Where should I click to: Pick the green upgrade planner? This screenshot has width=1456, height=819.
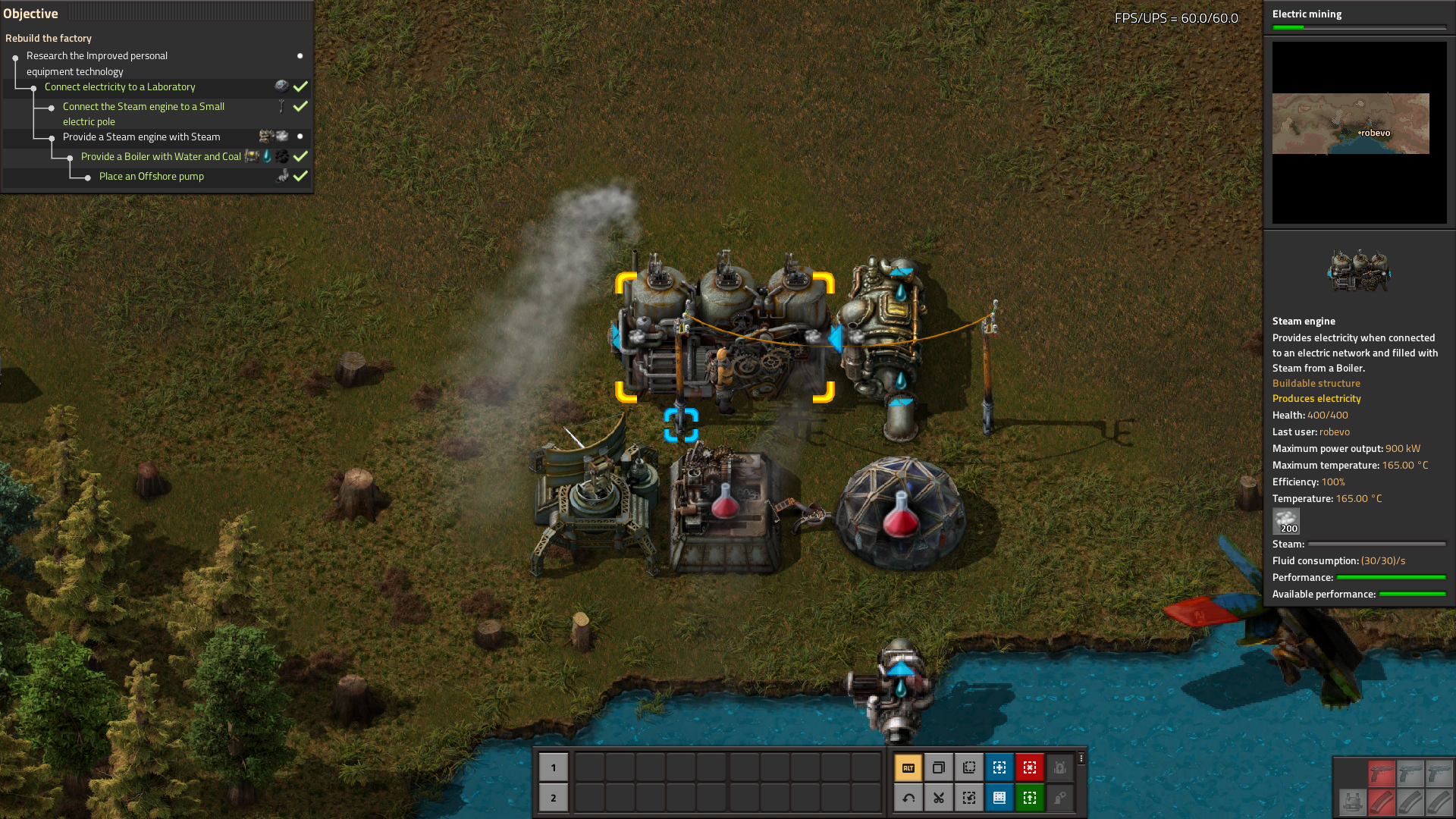(x=1030, y=798)
